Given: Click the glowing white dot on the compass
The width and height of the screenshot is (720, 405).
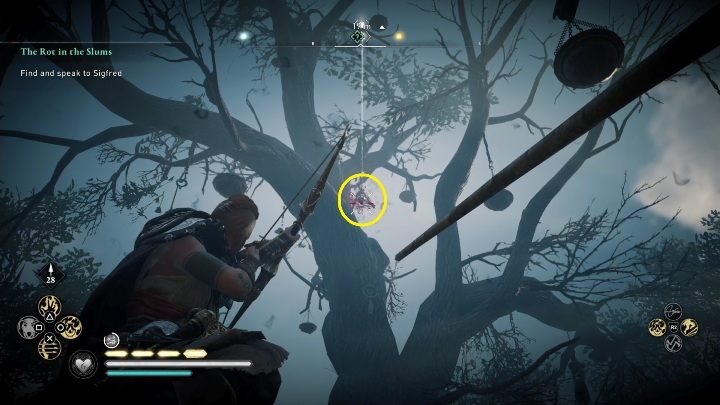Looking at the screenshot, I should [x=243, y=35].
